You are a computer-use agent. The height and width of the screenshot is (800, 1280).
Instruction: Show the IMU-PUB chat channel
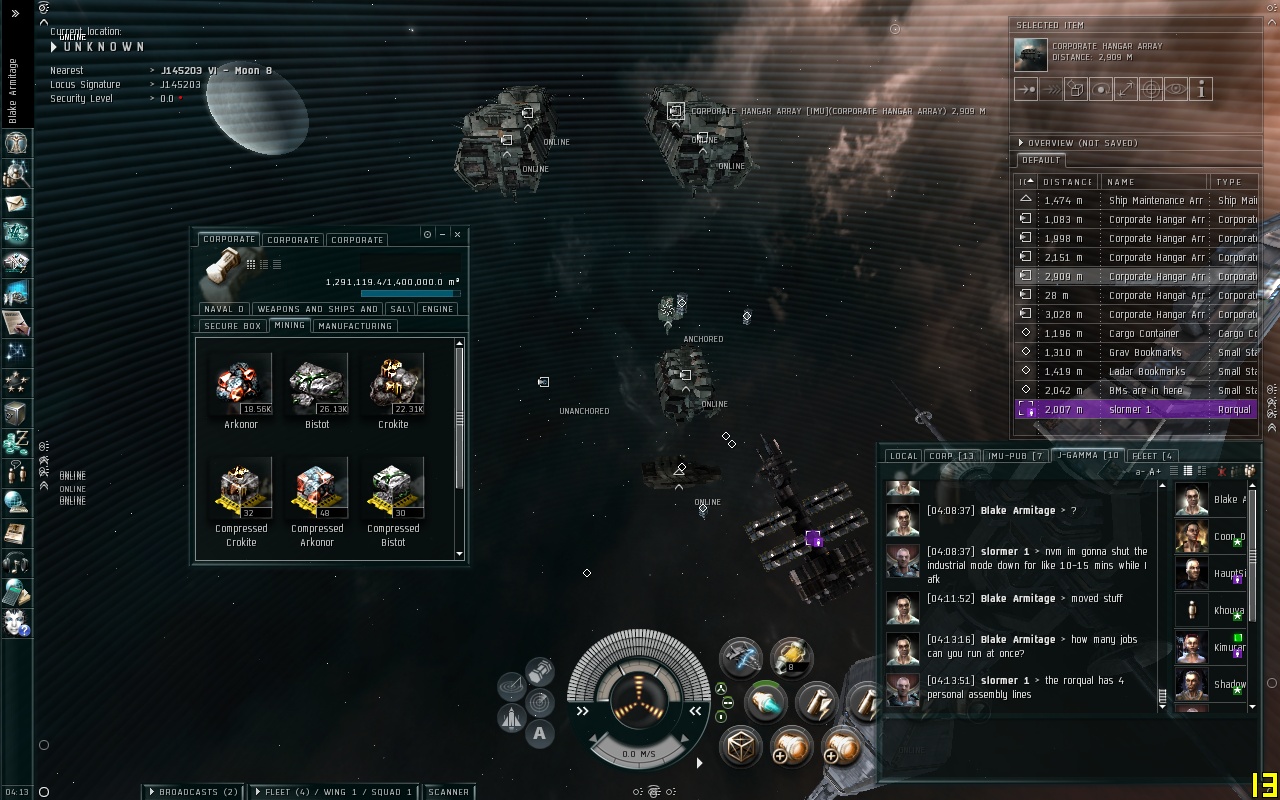click(1015, 456)
